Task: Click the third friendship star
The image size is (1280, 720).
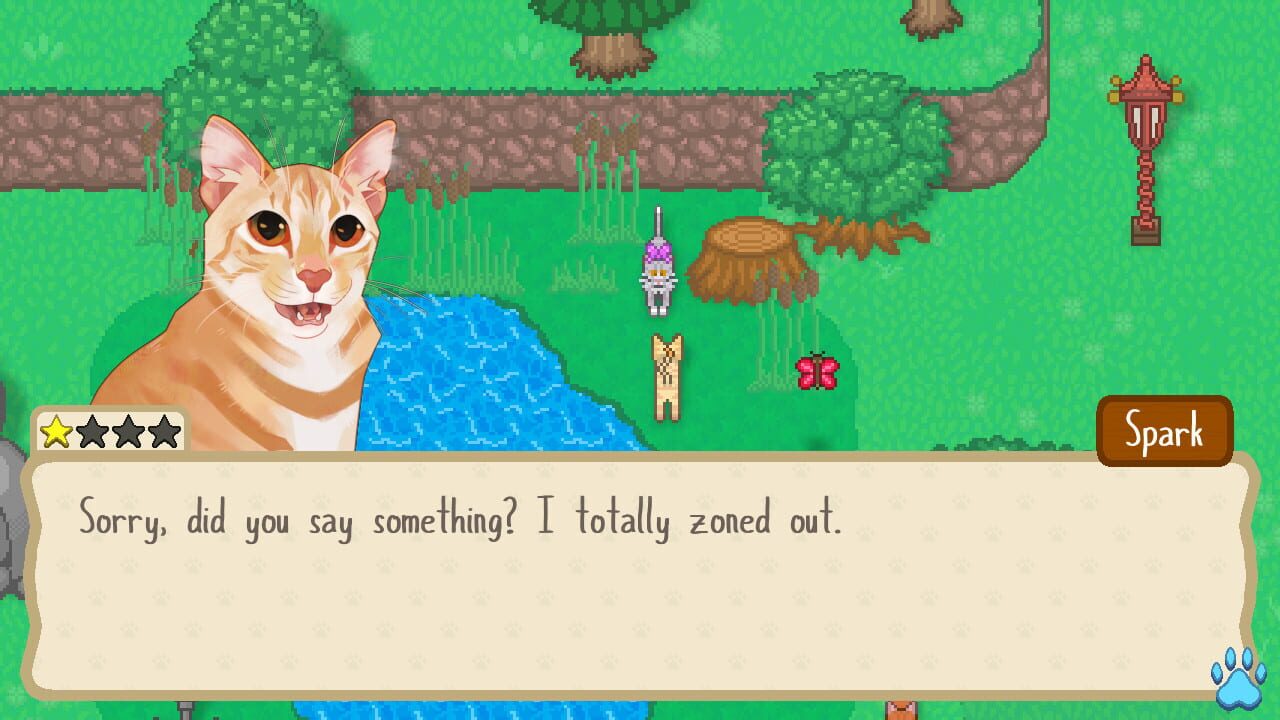Action: click(x=130, y=431)
